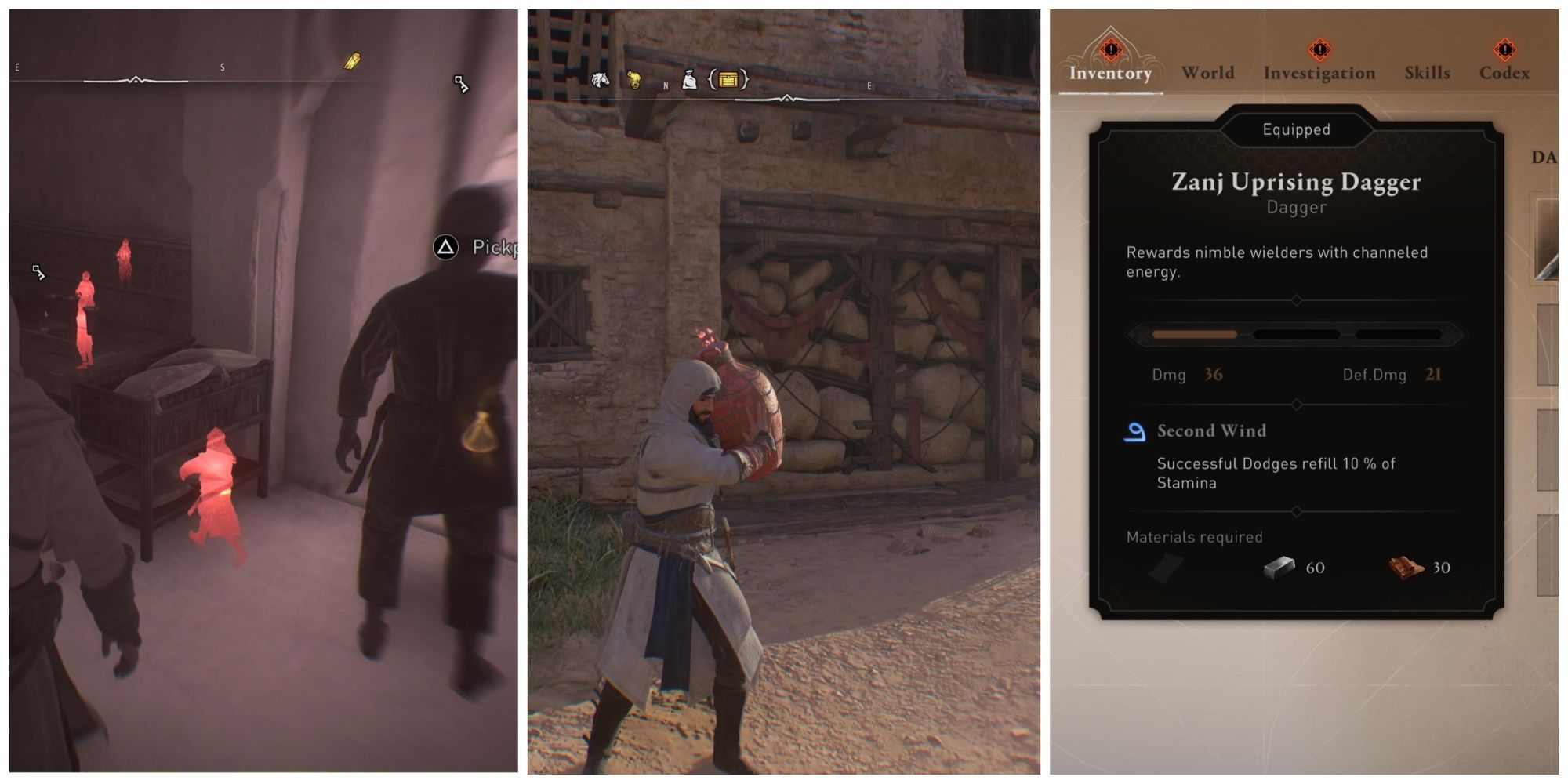Switch to the Skills tab
1568x784 pixels.
pyautogui.click(x=1428, y=73)
